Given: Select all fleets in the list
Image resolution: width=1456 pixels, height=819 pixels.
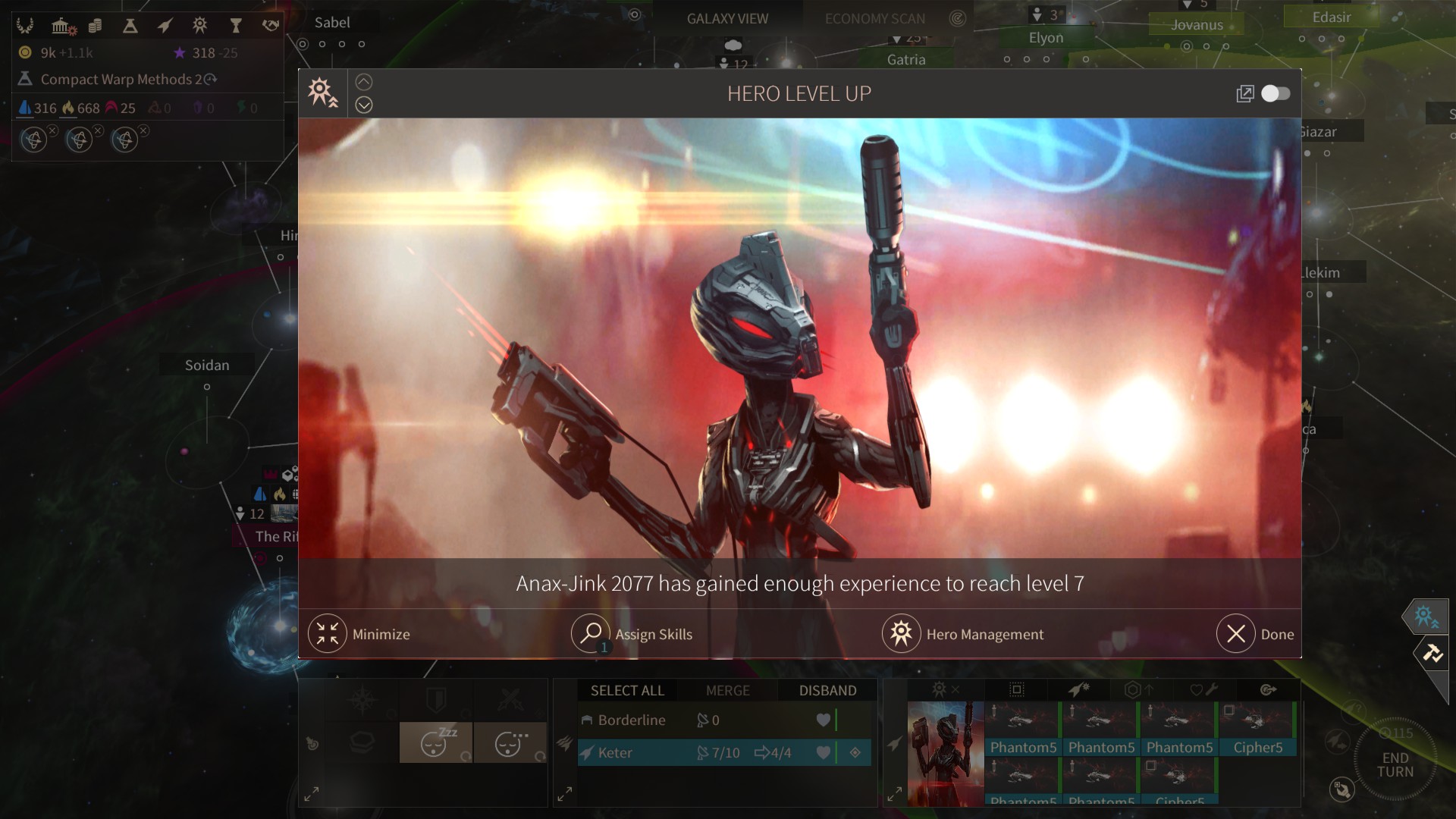Looking at the screenshot, I should 627,690.
